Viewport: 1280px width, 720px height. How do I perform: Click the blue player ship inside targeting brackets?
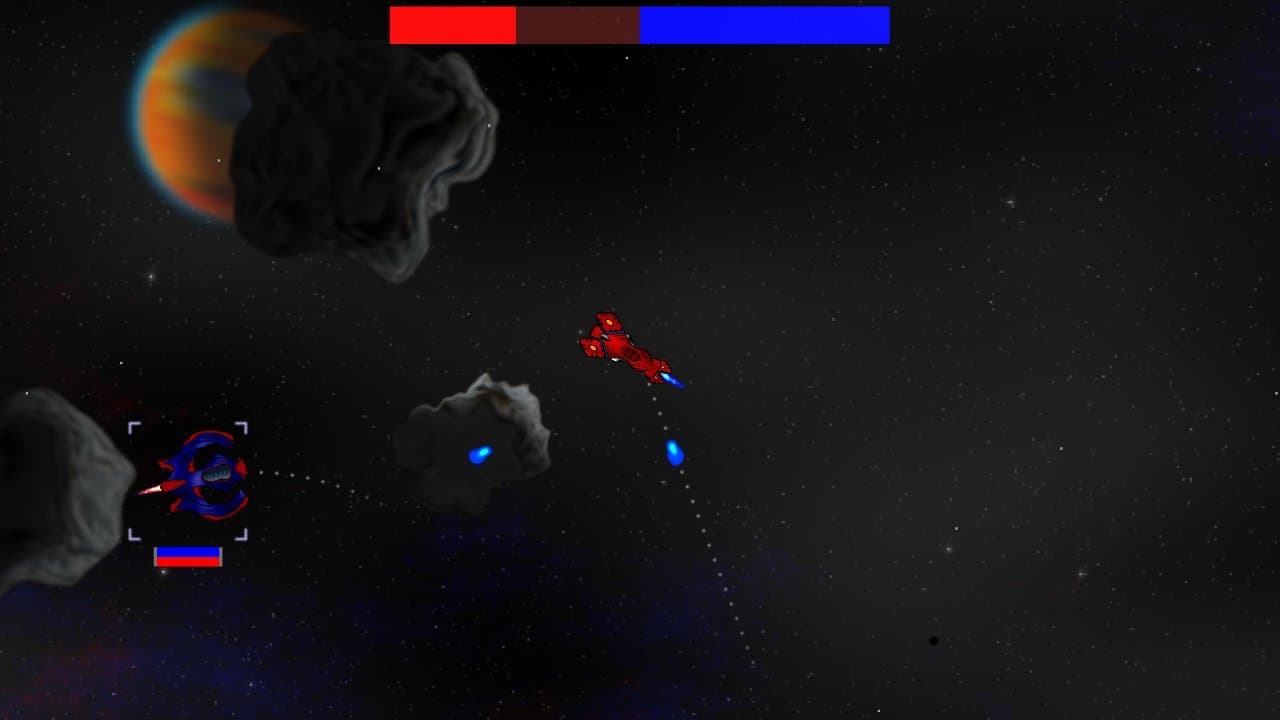[200, 480]
